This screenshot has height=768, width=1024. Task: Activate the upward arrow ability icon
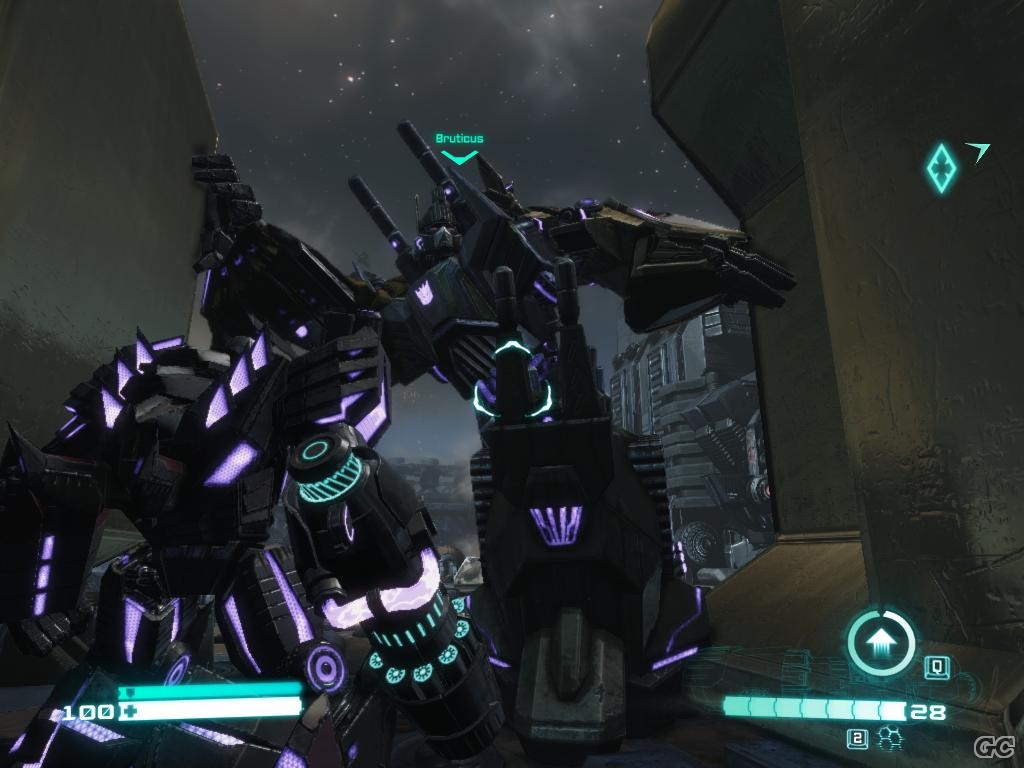881,642
